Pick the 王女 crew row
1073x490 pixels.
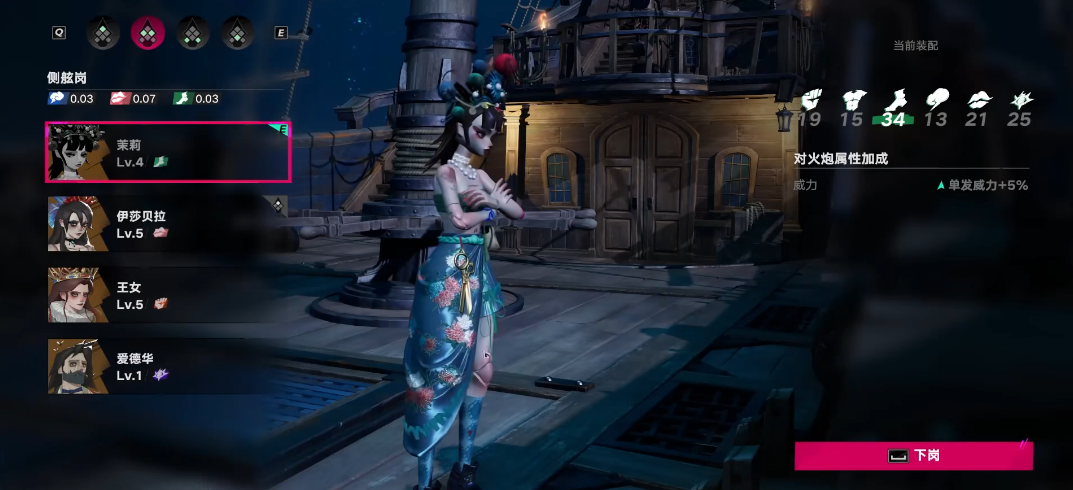click(168, 295)
